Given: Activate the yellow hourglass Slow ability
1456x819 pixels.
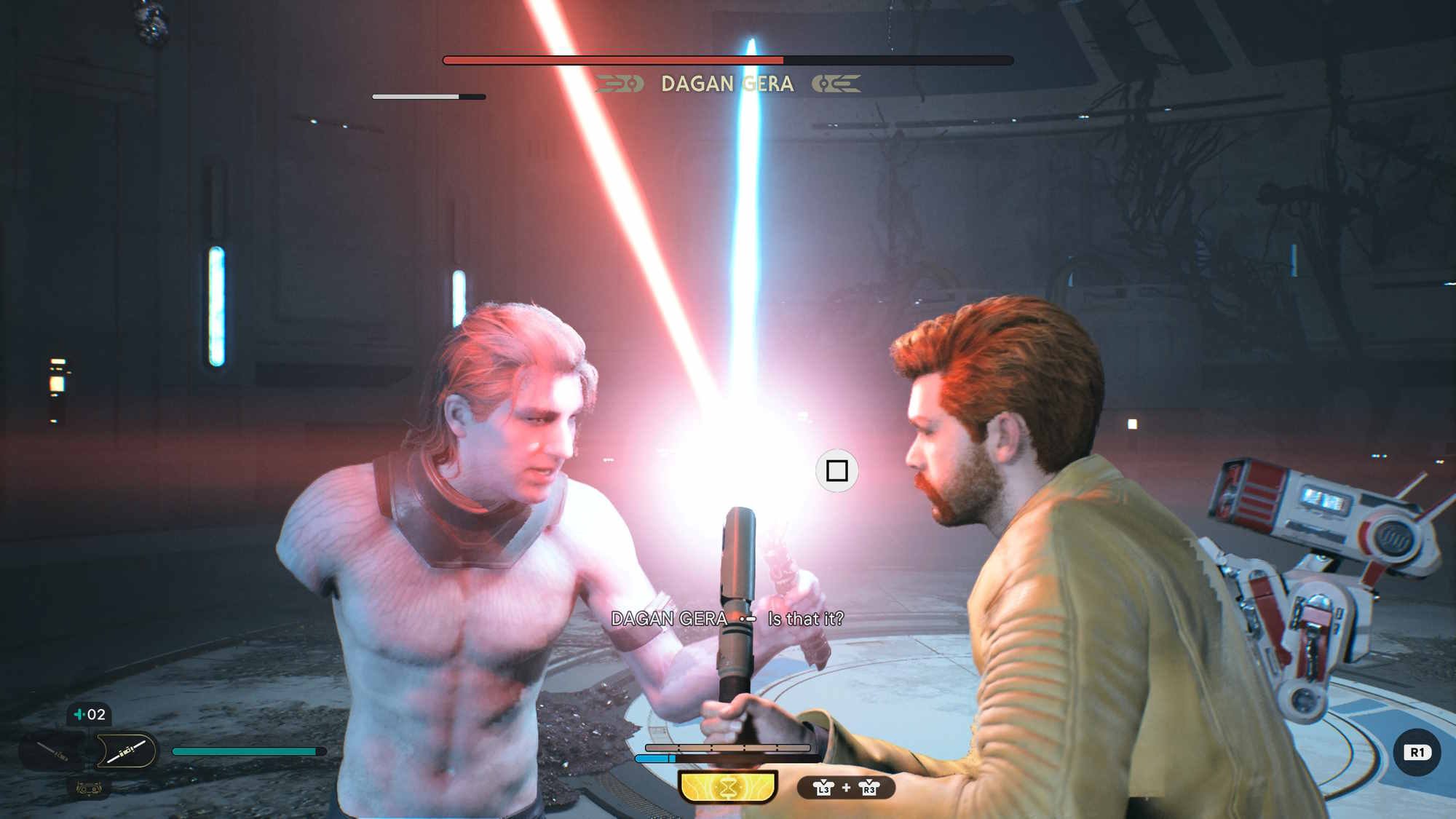Looking at the screenshot, I should [x=728, y=787].
